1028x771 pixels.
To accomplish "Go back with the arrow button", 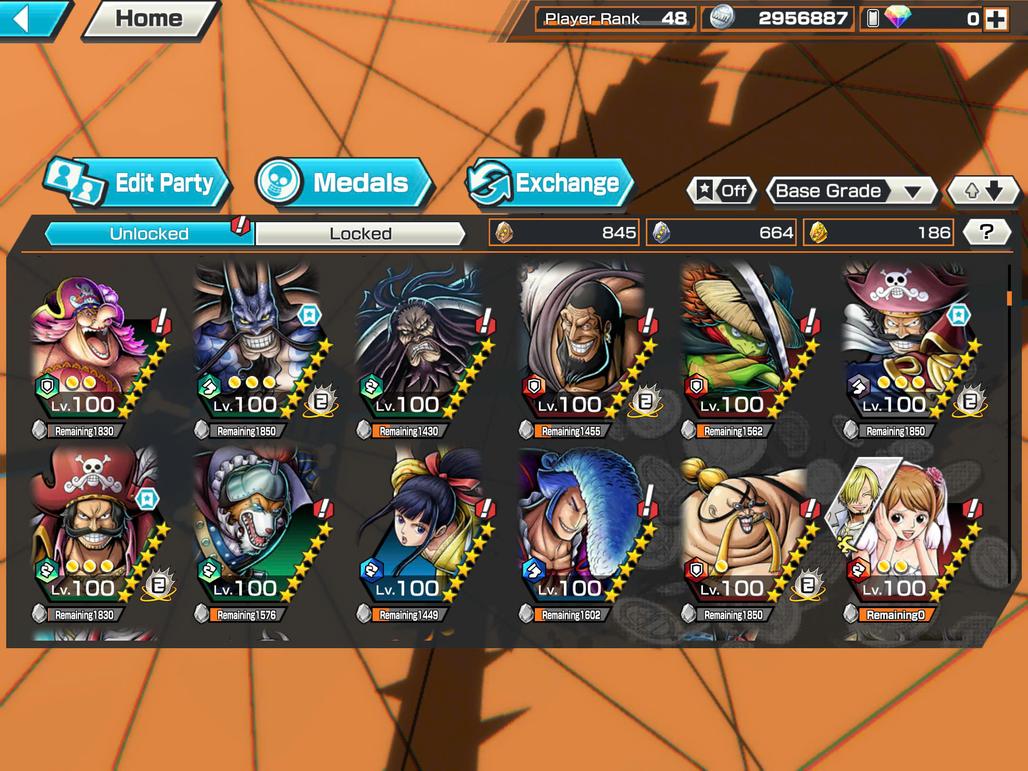I will point(30,18).
